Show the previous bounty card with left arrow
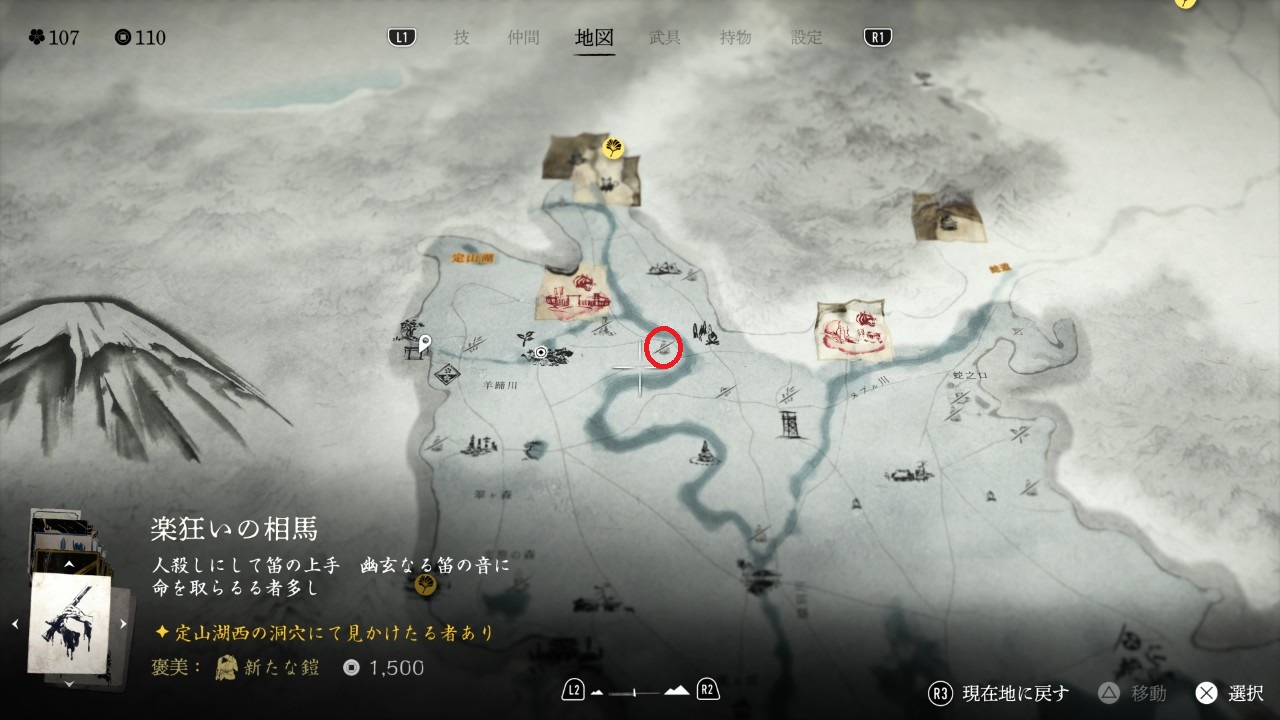The height and width of the screenshot is (720, 1280). (15, 624)
